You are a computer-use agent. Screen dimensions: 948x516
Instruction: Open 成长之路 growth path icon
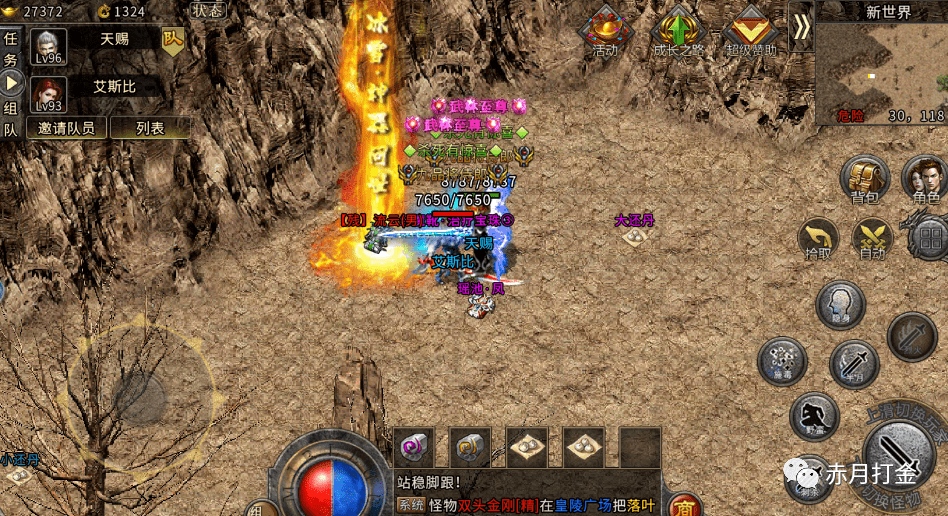(x=679, y=30)
